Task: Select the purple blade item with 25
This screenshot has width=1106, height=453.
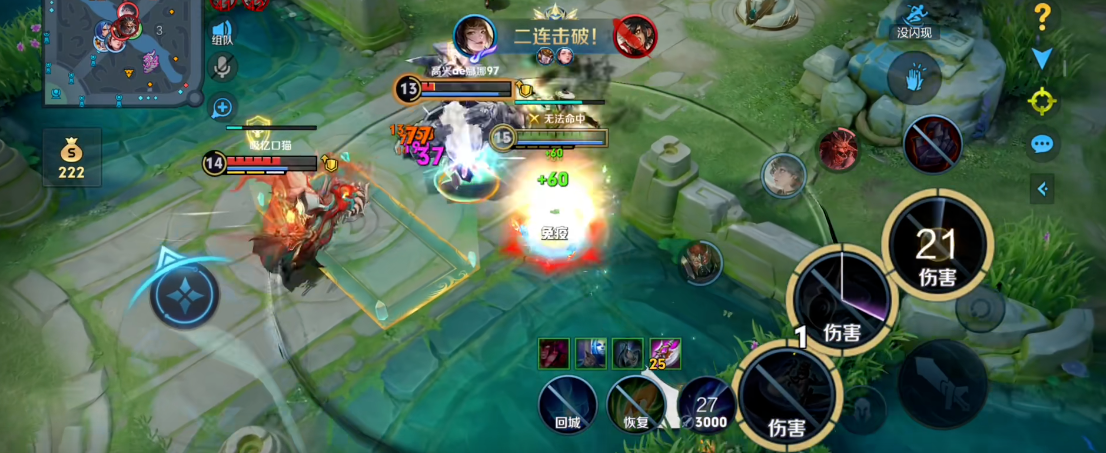Action: point(665,353)
